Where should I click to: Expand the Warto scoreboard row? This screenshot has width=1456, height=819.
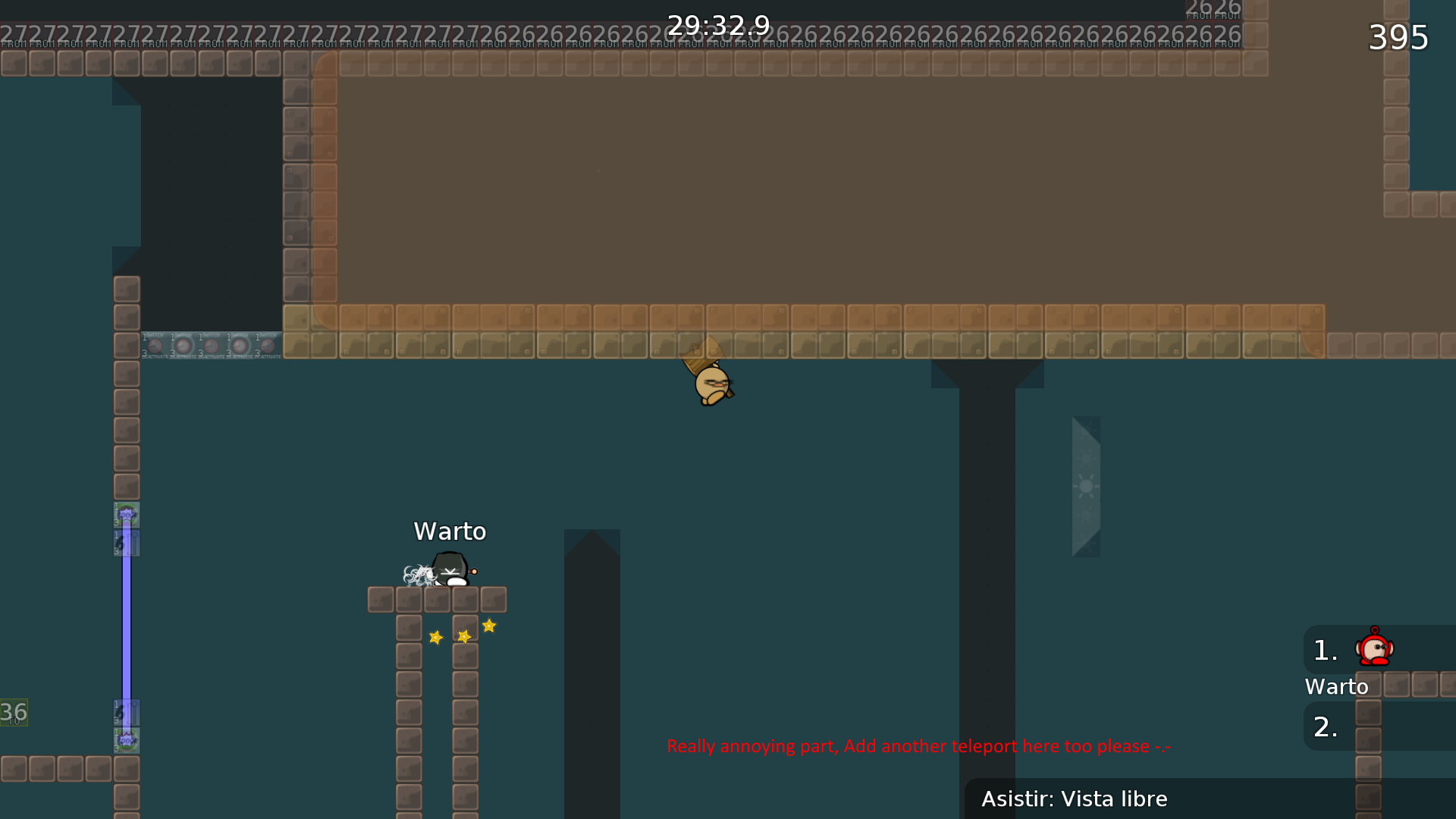click(x=1337, y=687)
